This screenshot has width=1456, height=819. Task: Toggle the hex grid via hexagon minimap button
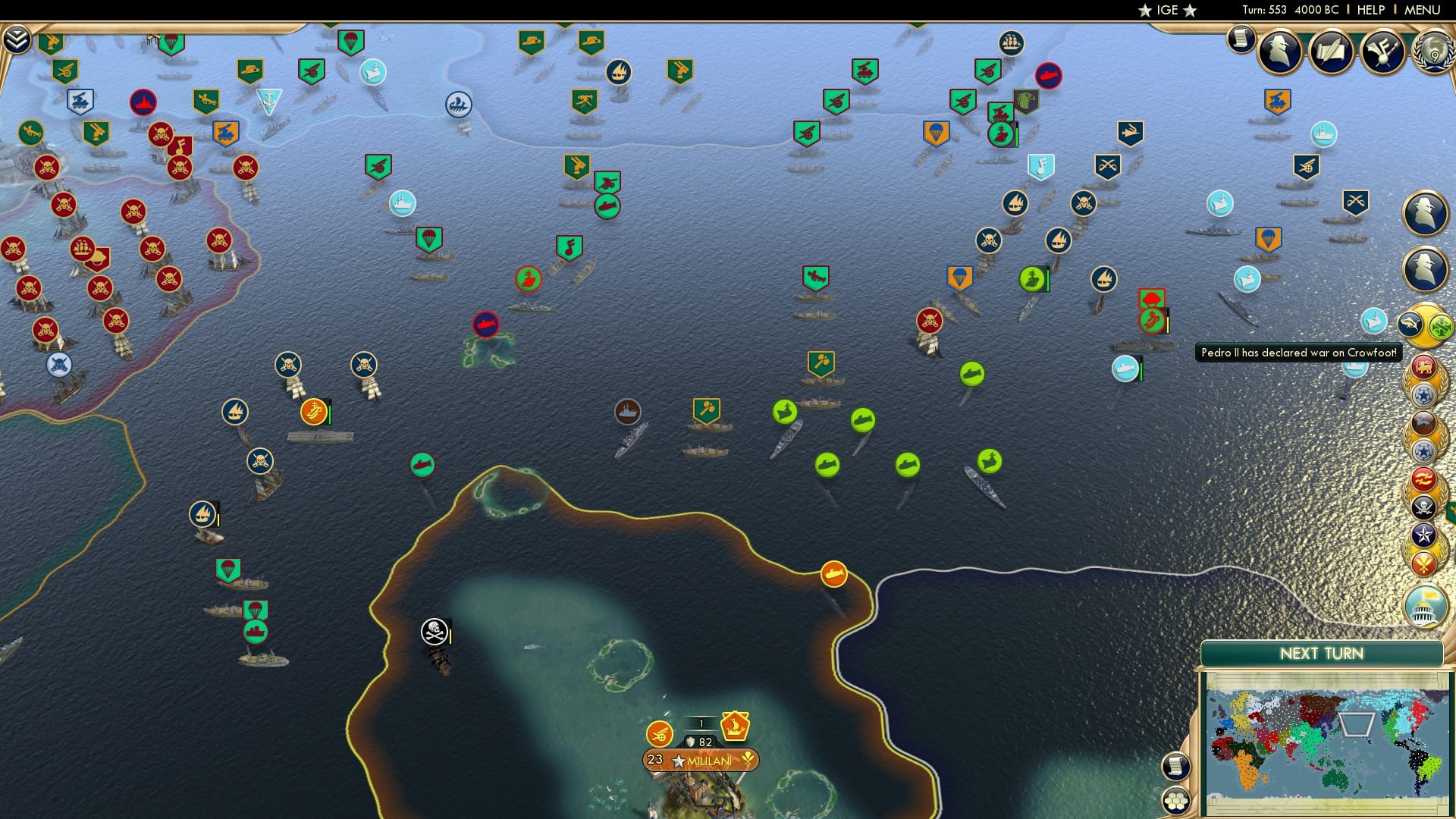pos(1176,800)
